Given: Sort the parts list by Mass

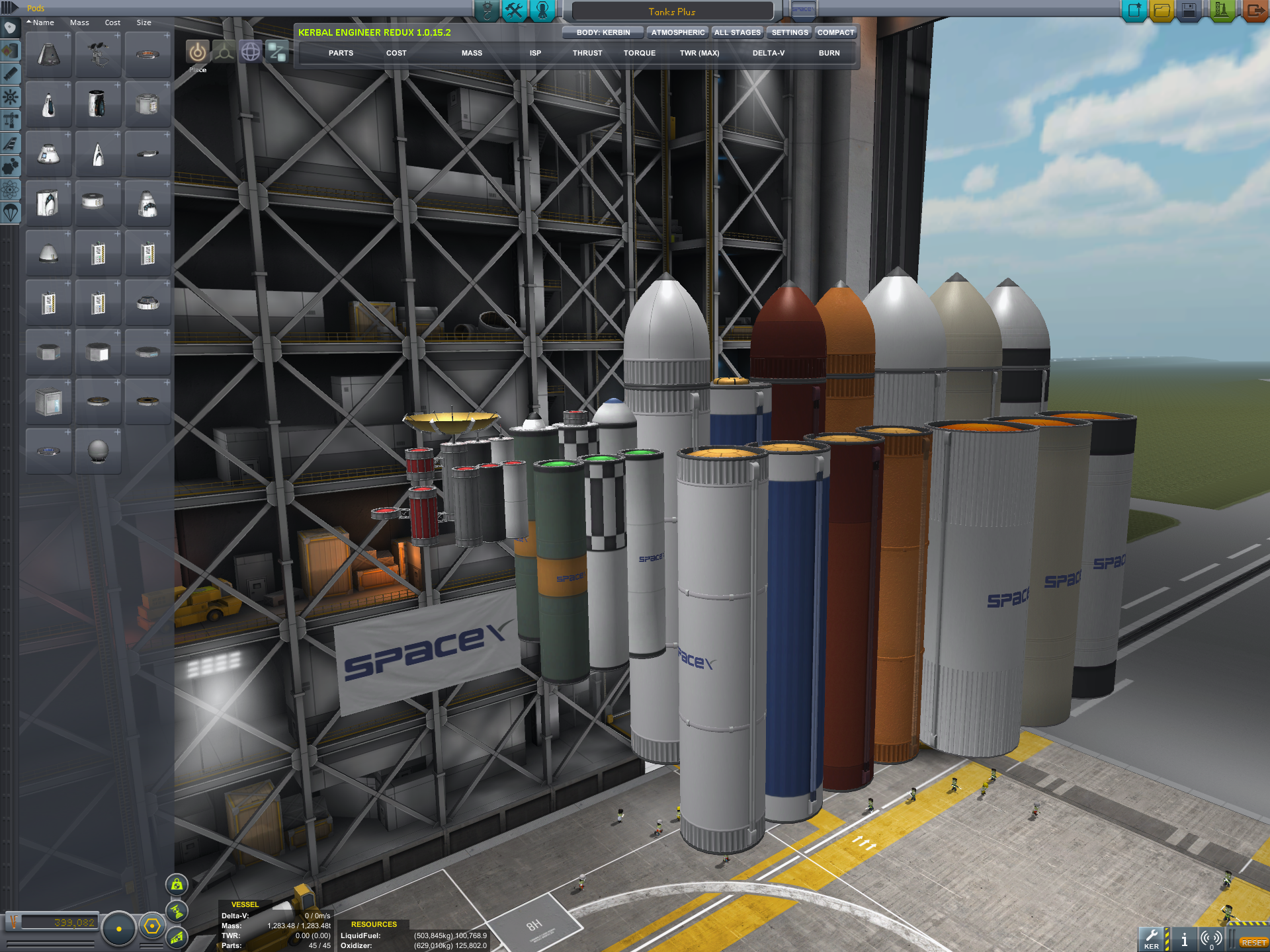Looking at the screenshot, I should (79, 22).
